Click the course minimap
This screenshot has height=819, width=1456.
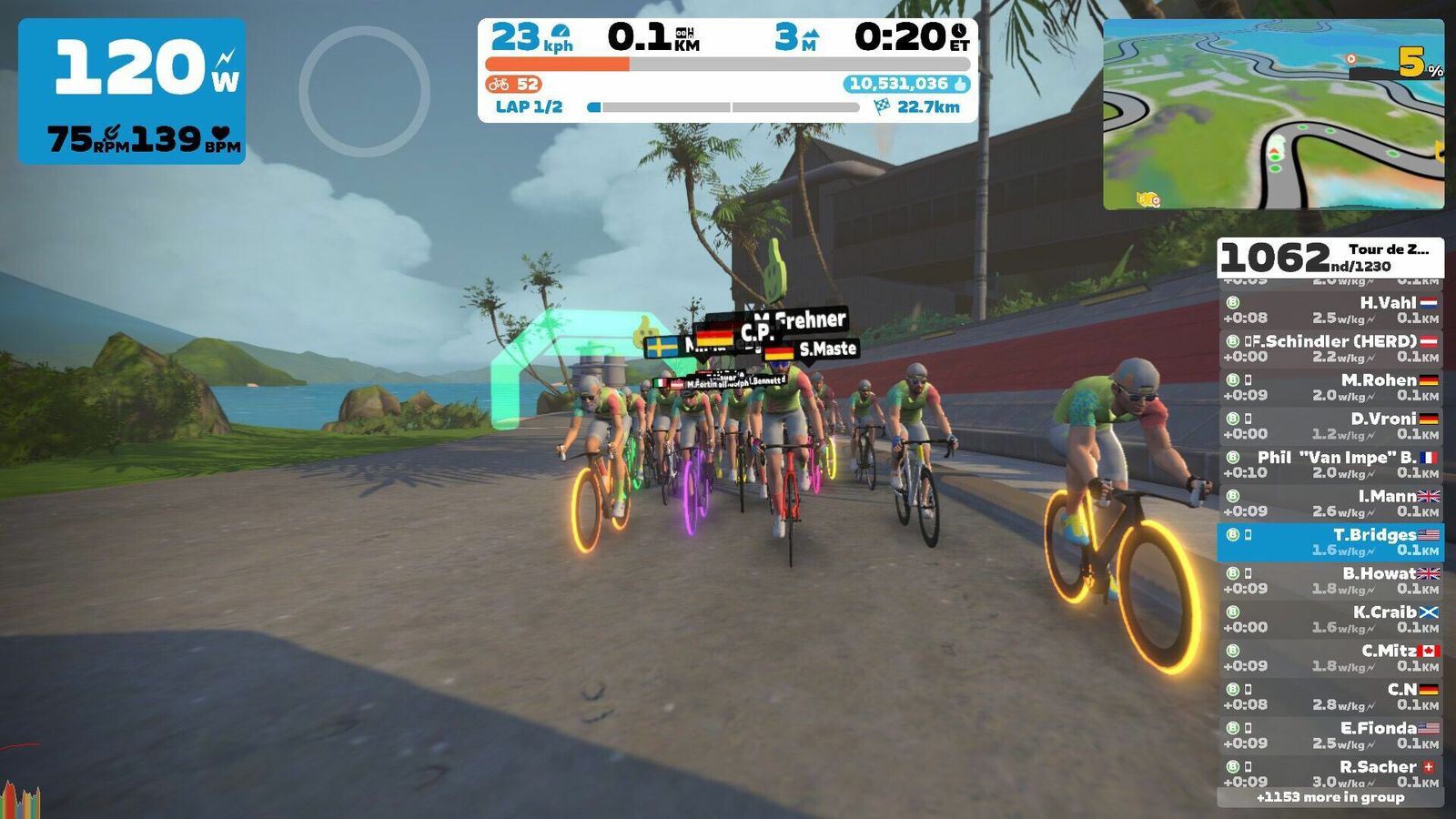click(1273, 115)
